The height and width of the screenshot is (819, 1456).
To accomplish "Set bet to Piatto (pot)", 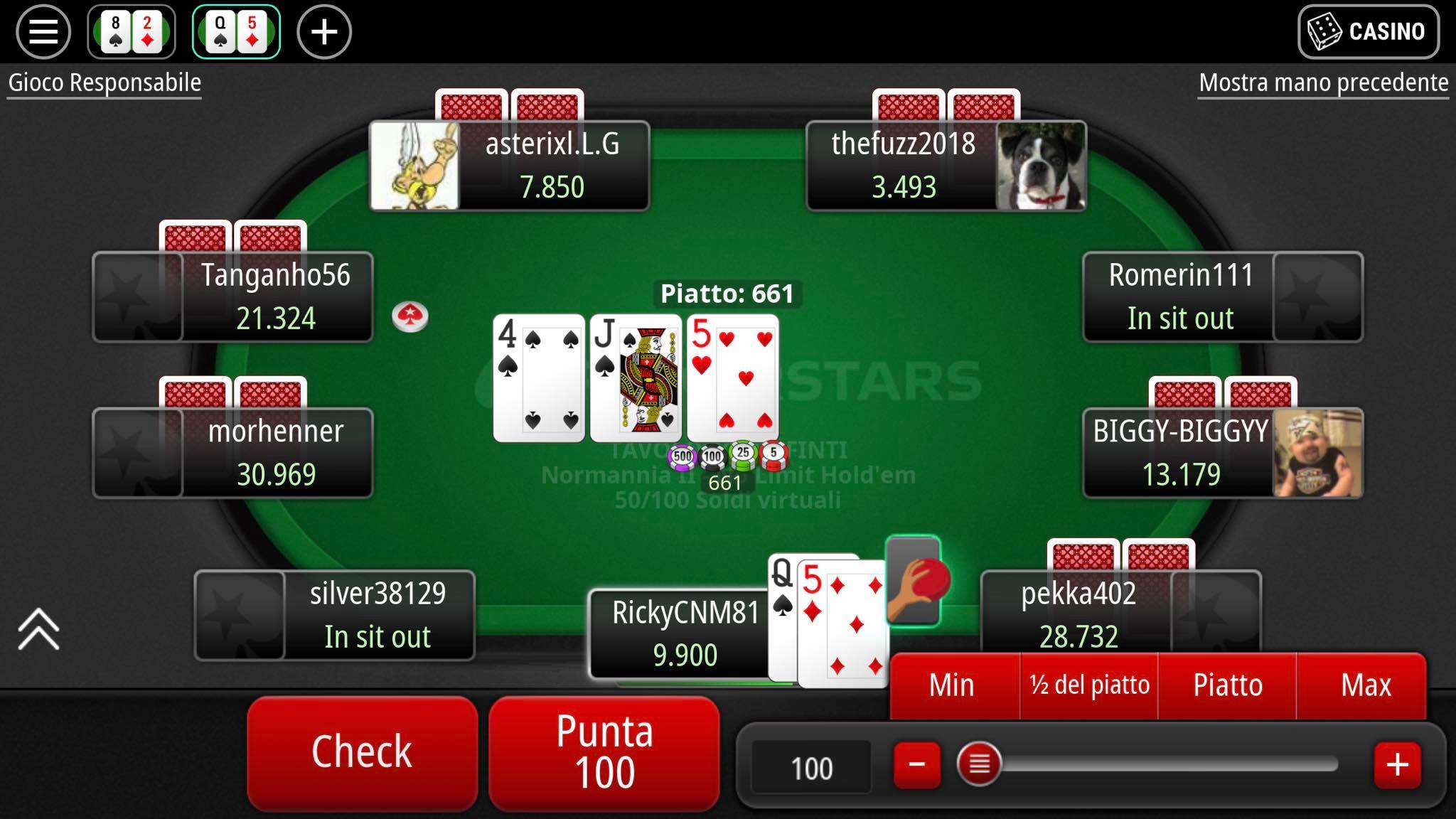I will coord(1227,685).
